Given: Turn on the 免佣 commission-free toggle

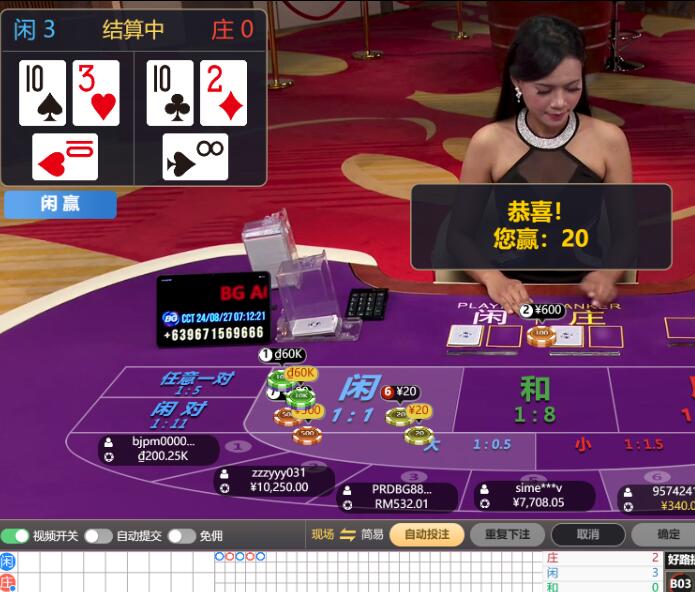Looking at the screenshot, I should coord(181,536).
